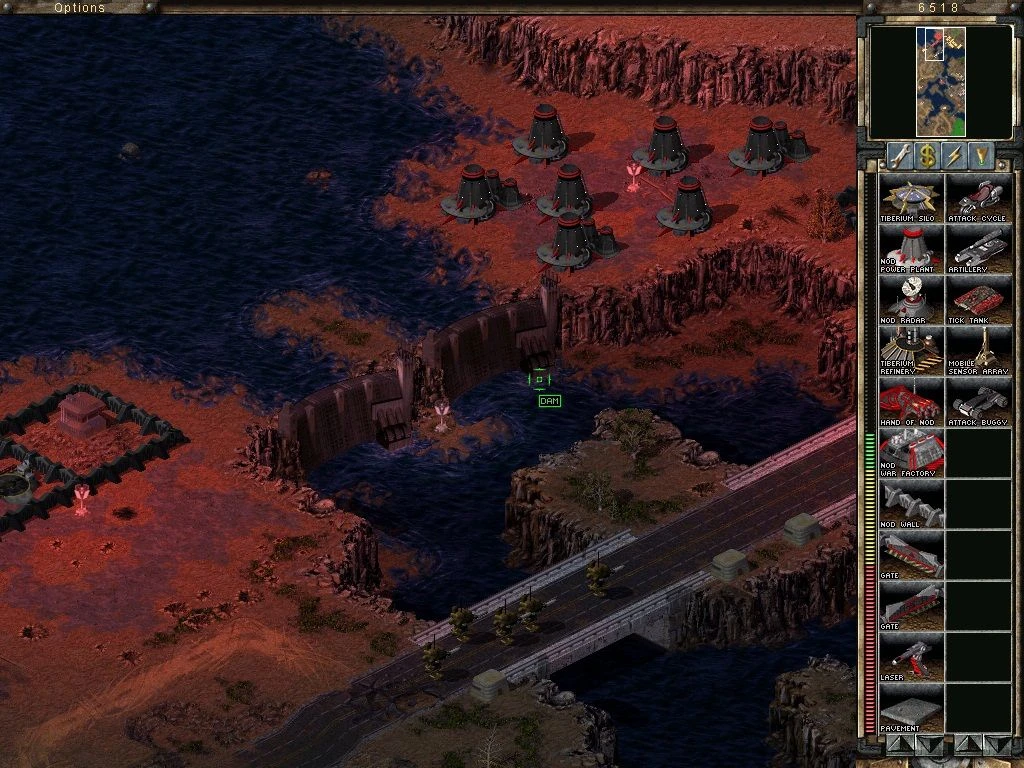Toggle the lightning bolt power mode

pos(955,155)
